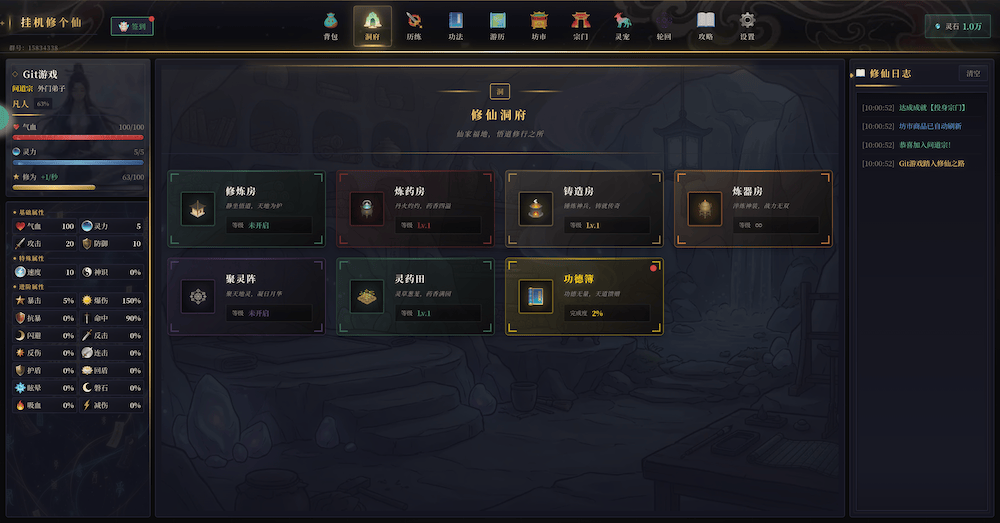Viewport: 1000px width, 523px height.
Task: Select the 炼器房 refining room card
Action: pos(753,208)
